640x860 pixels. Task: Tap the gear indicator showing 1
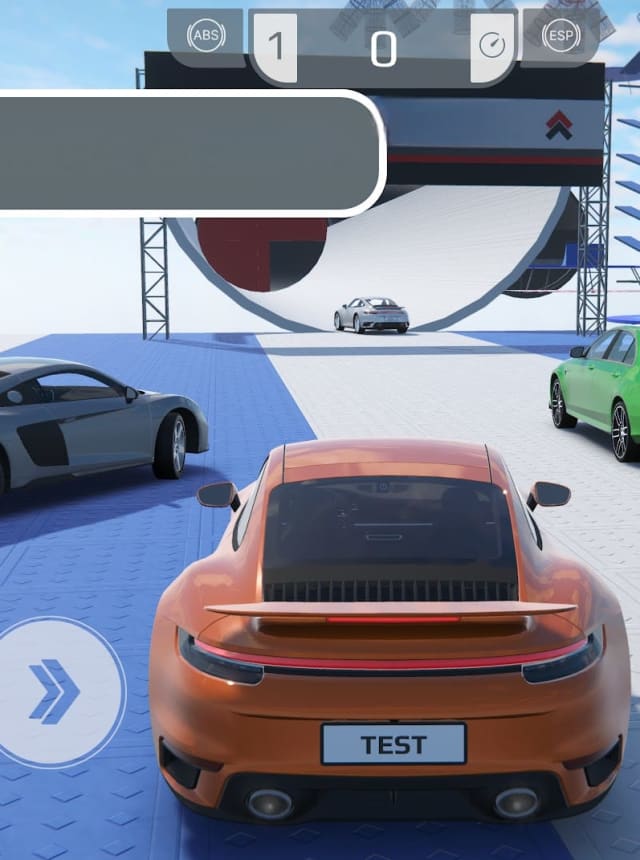point(275,47)
